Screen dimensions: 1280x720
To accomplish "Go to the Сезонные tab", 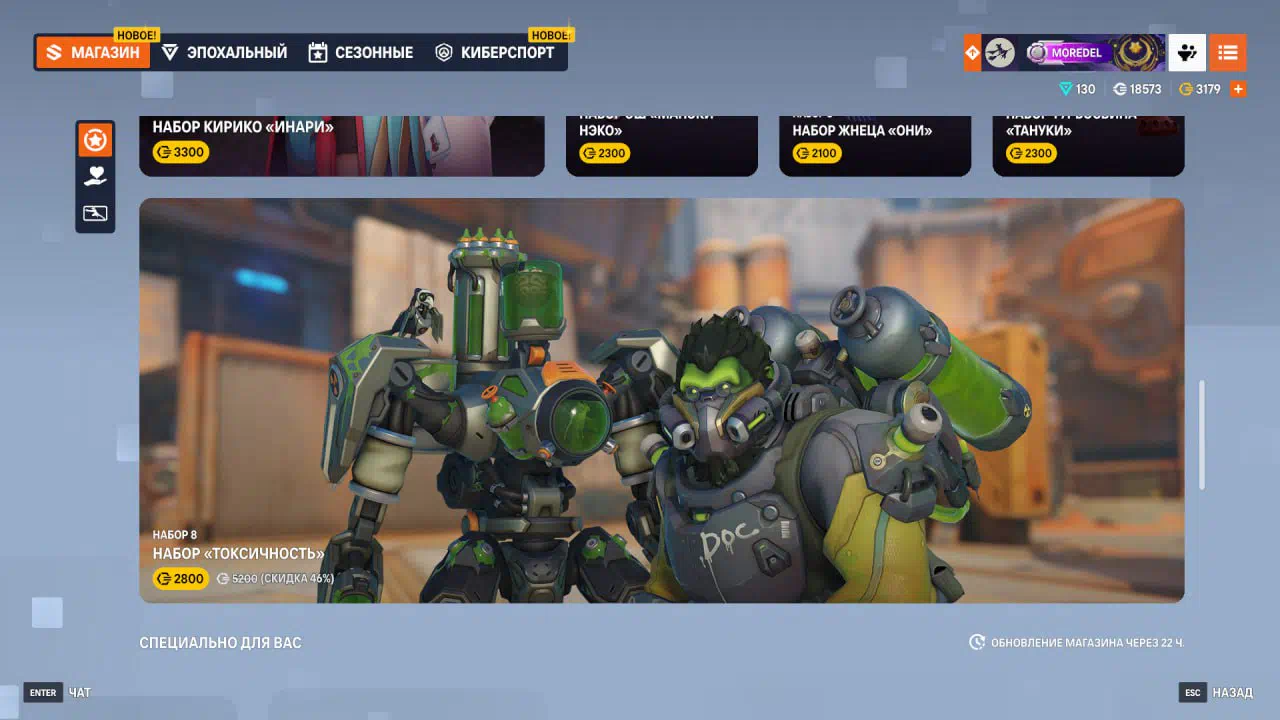I will [x=361, y=53].
